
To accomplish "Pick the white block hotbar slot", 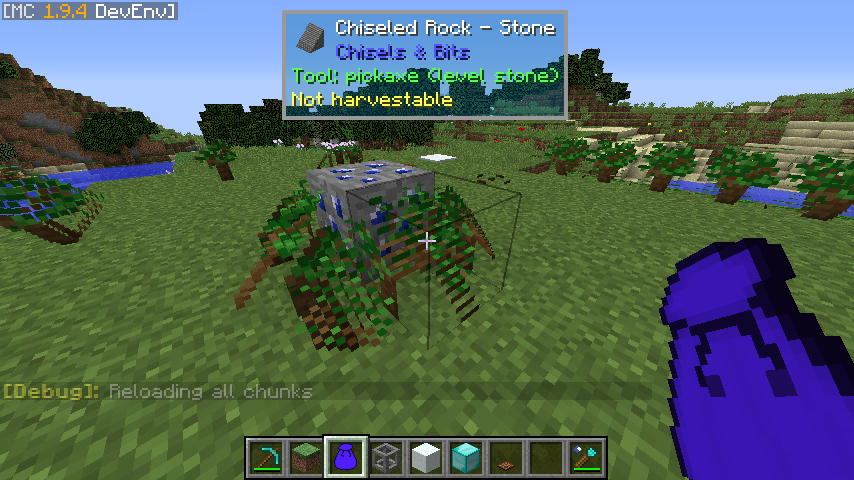I will [427, 458].
